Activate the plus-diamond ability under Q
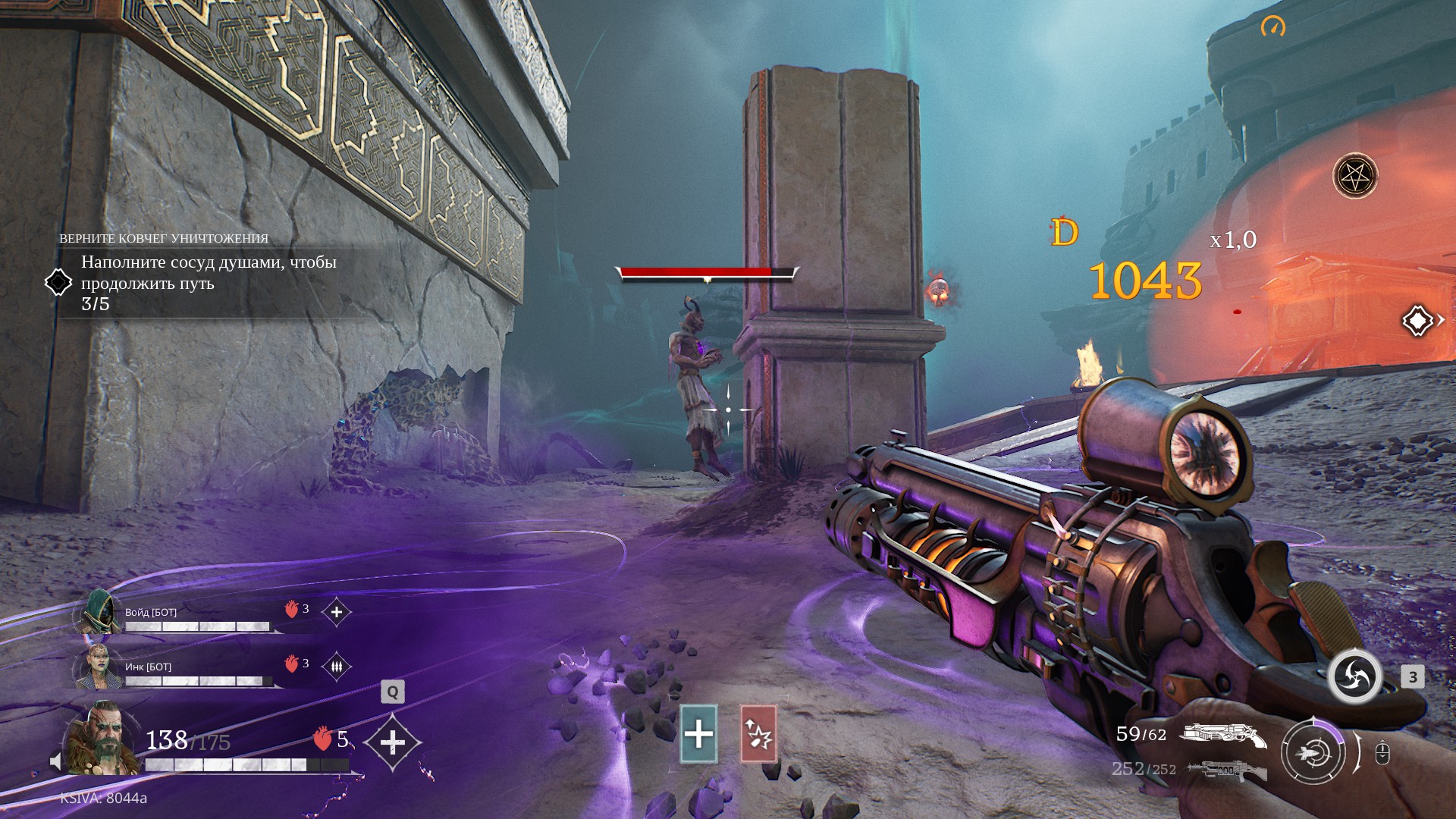Screen dimensions: 1456x819 click(392, 742)
